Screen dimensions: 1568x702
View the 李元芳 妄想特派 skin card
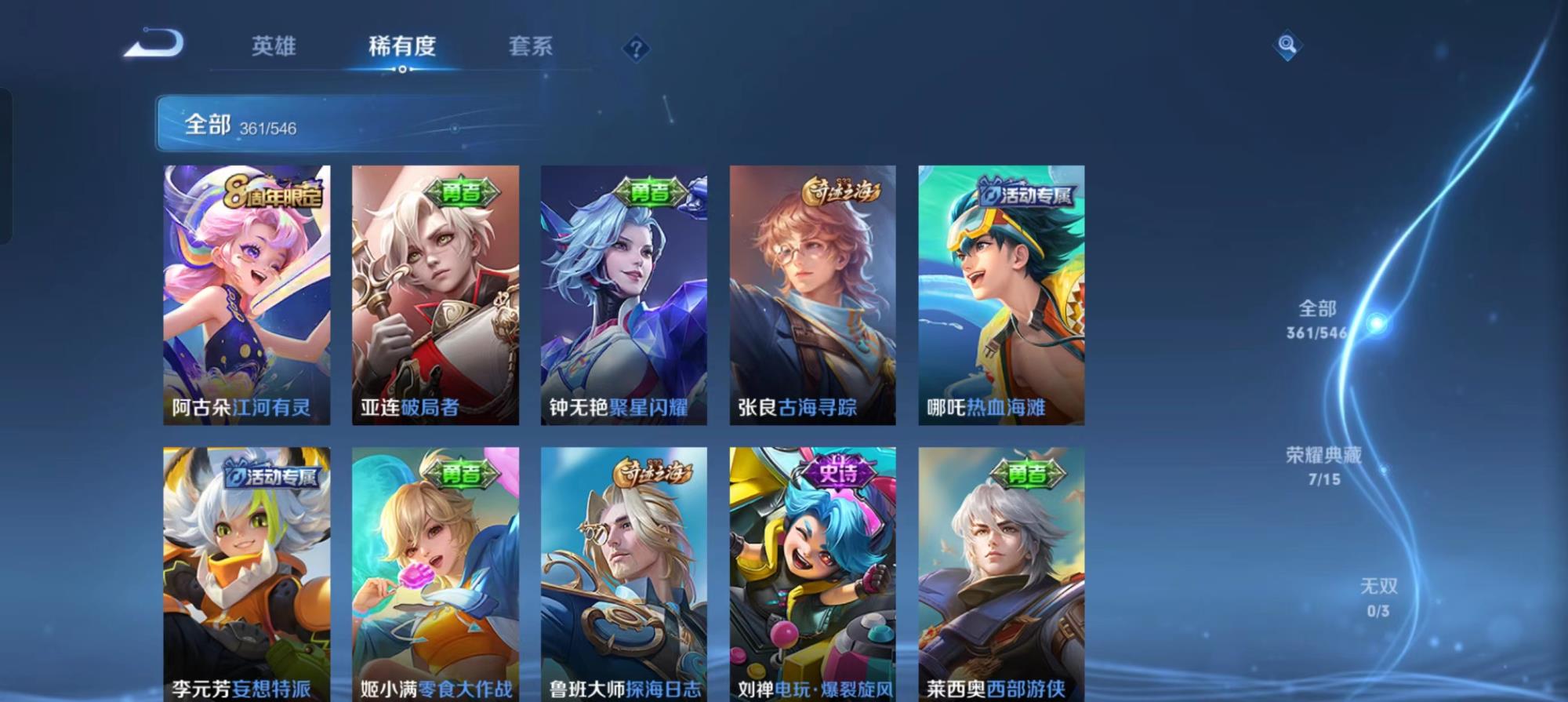tap(246, 574)
